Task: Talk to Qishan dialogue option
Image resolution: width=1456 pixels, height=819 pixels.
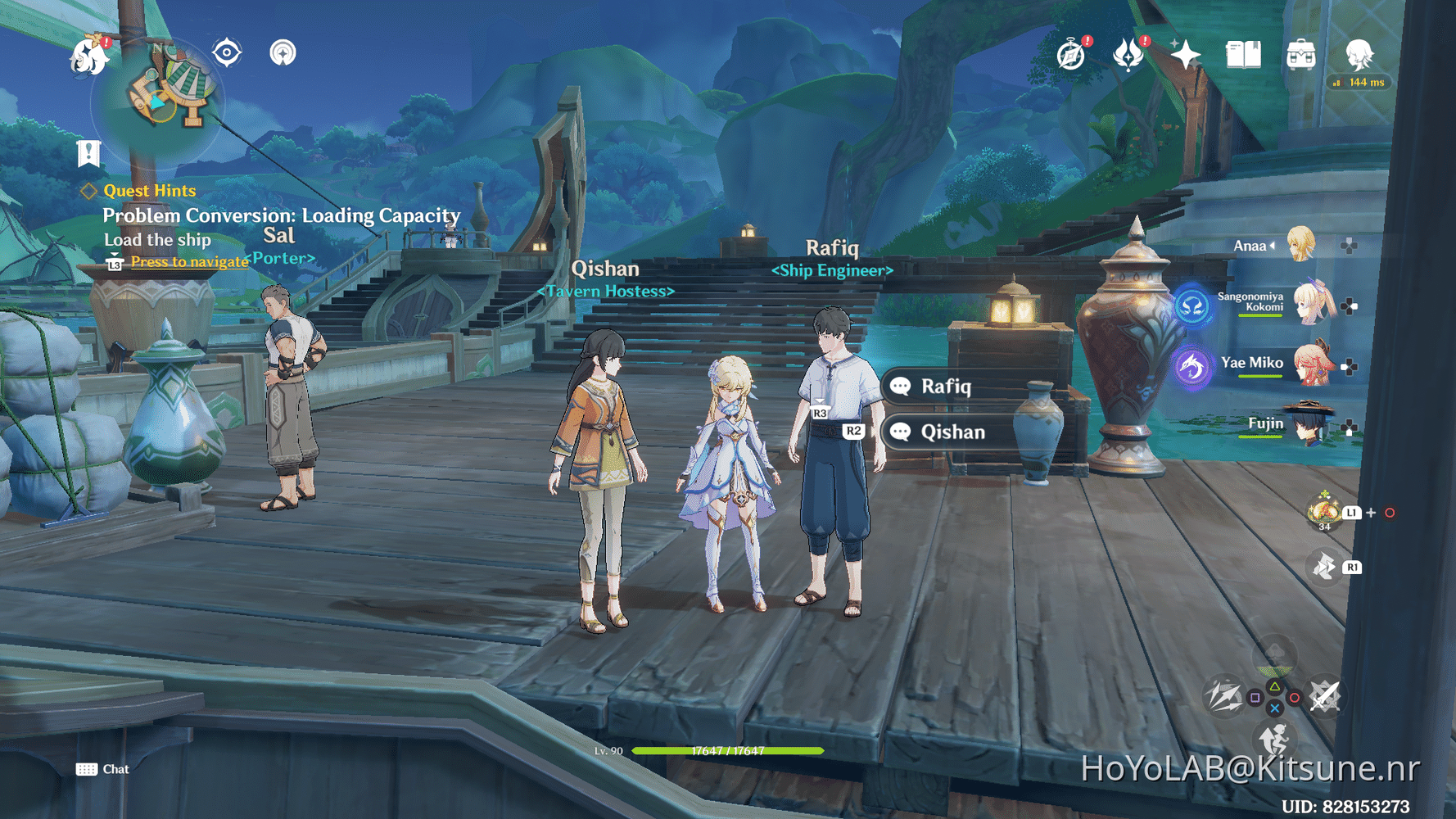Action: (952, 432)
